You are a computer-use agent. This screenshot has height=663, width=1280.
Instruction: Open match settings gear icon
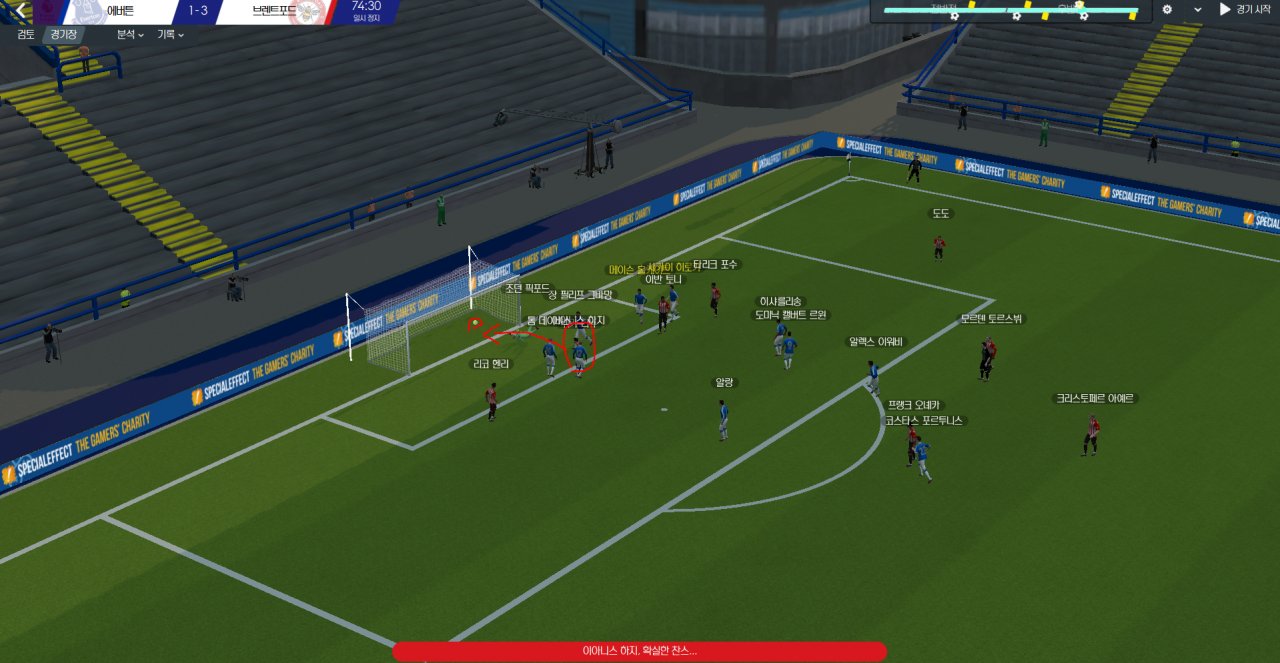(x=1167, y=10)
